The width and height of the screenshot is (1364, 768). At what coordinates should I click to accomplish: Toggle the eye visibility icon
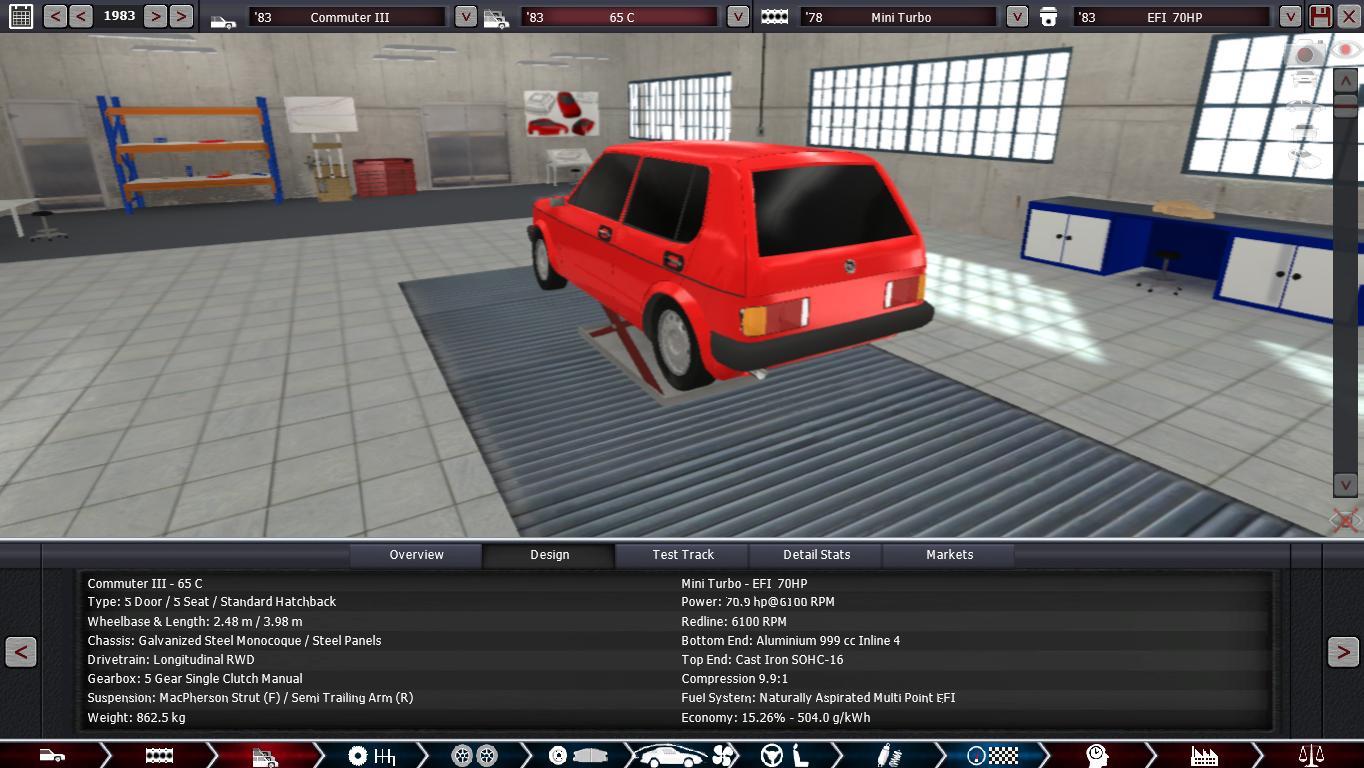tap(1344, 49)
